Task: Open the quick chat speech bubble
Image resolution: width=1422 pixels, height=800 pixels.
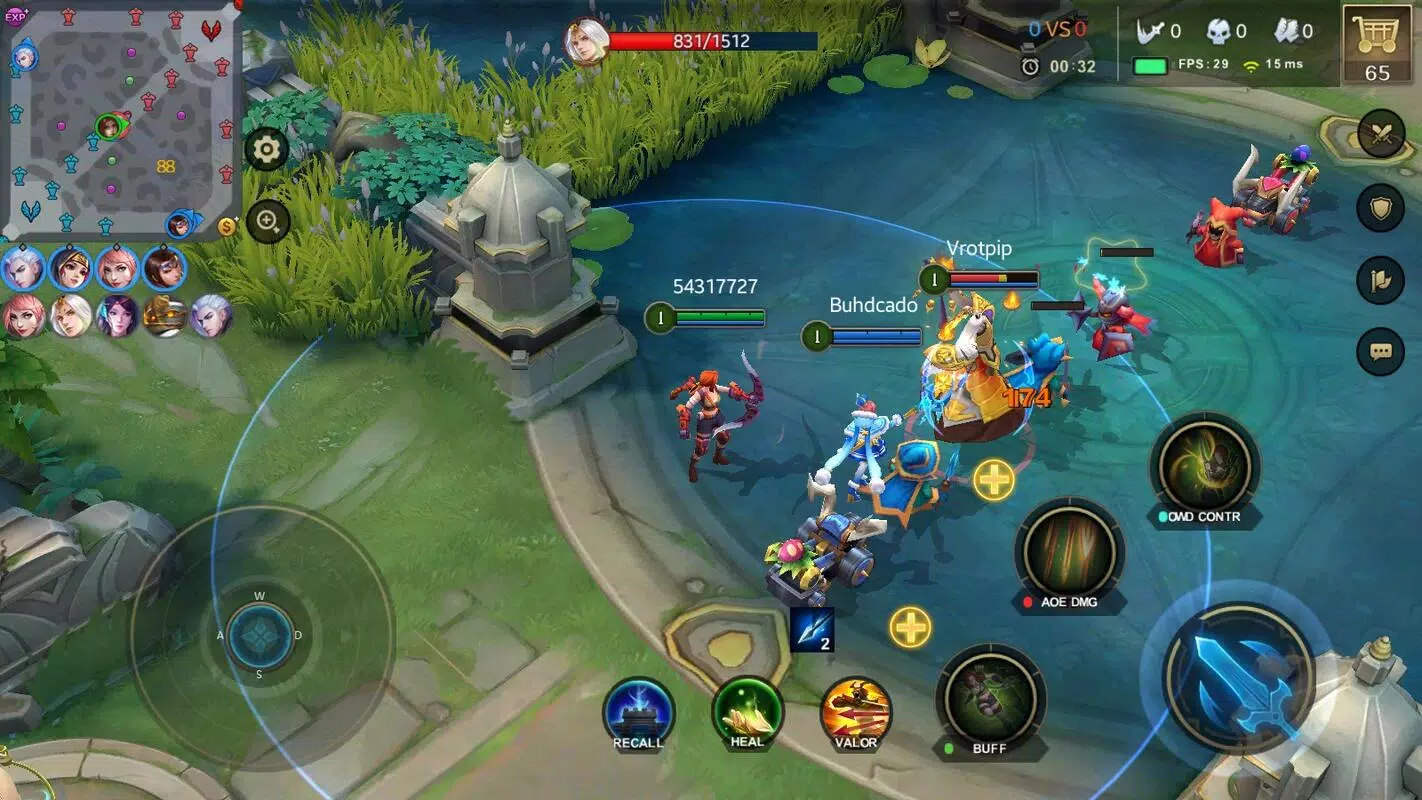Action: click(x=1381, y=352)
